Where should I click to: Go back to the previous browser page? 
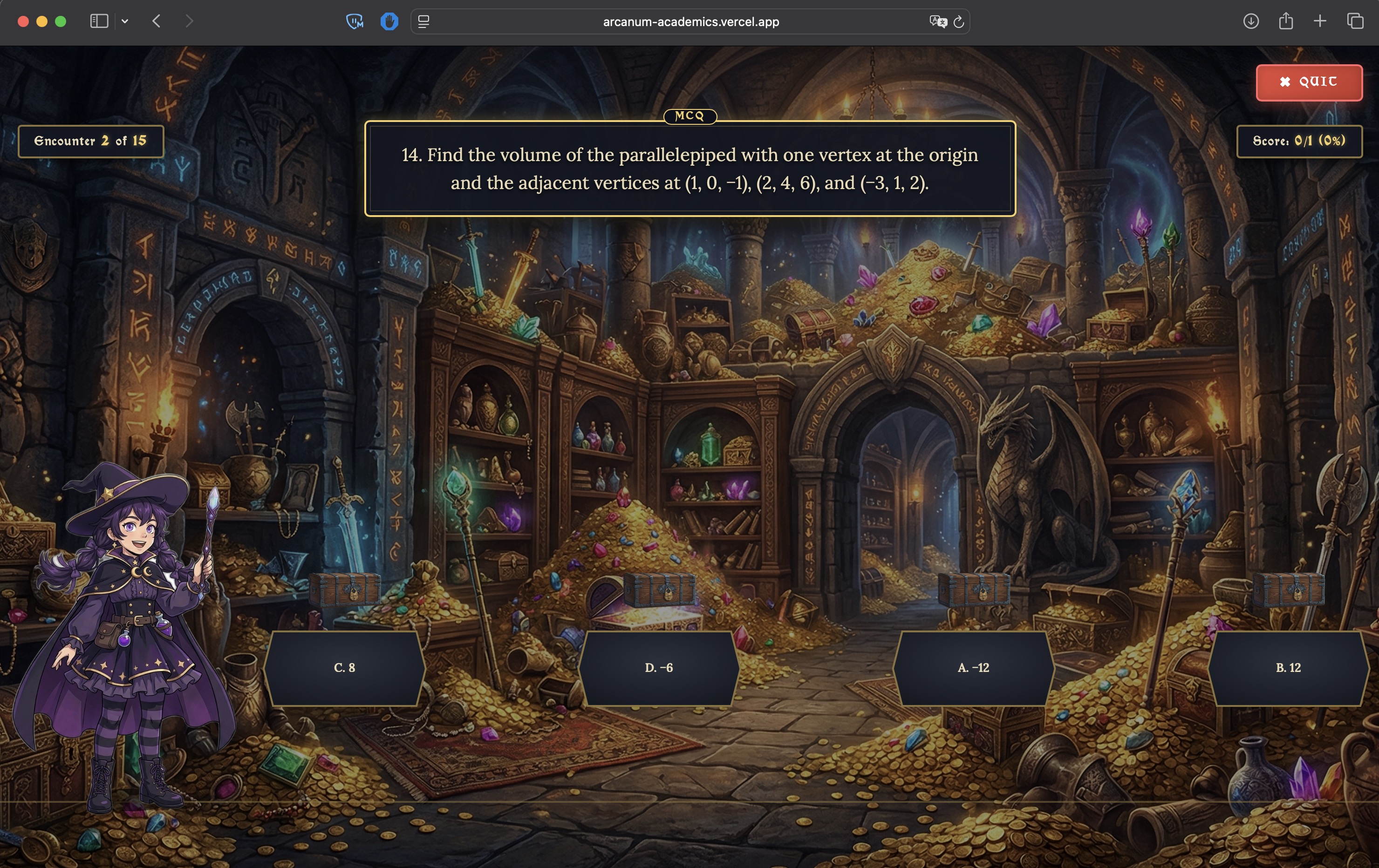(157, 22)
